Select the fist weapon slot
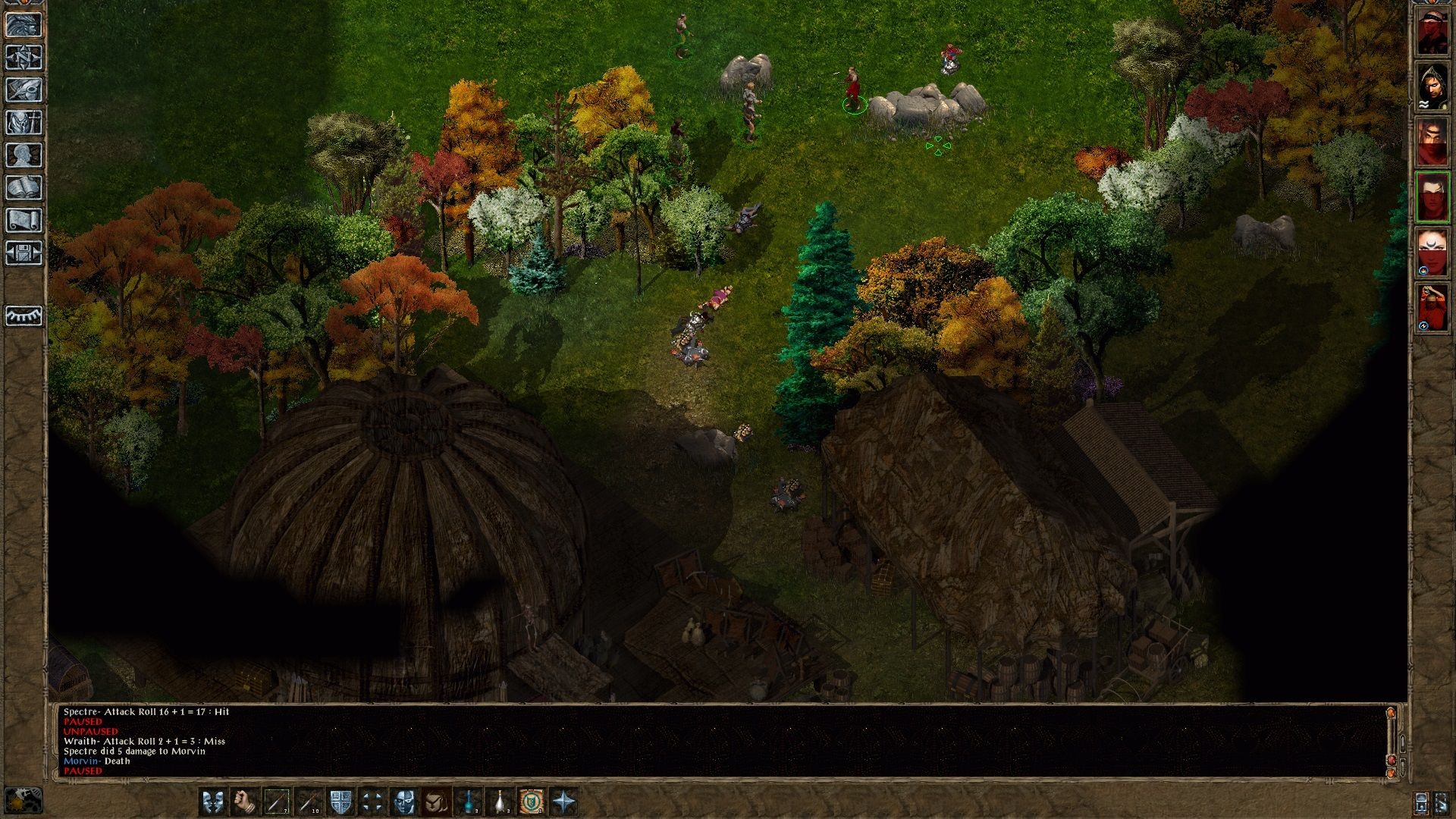Screen dimensions: 1456x819 [x=244, y=802]
